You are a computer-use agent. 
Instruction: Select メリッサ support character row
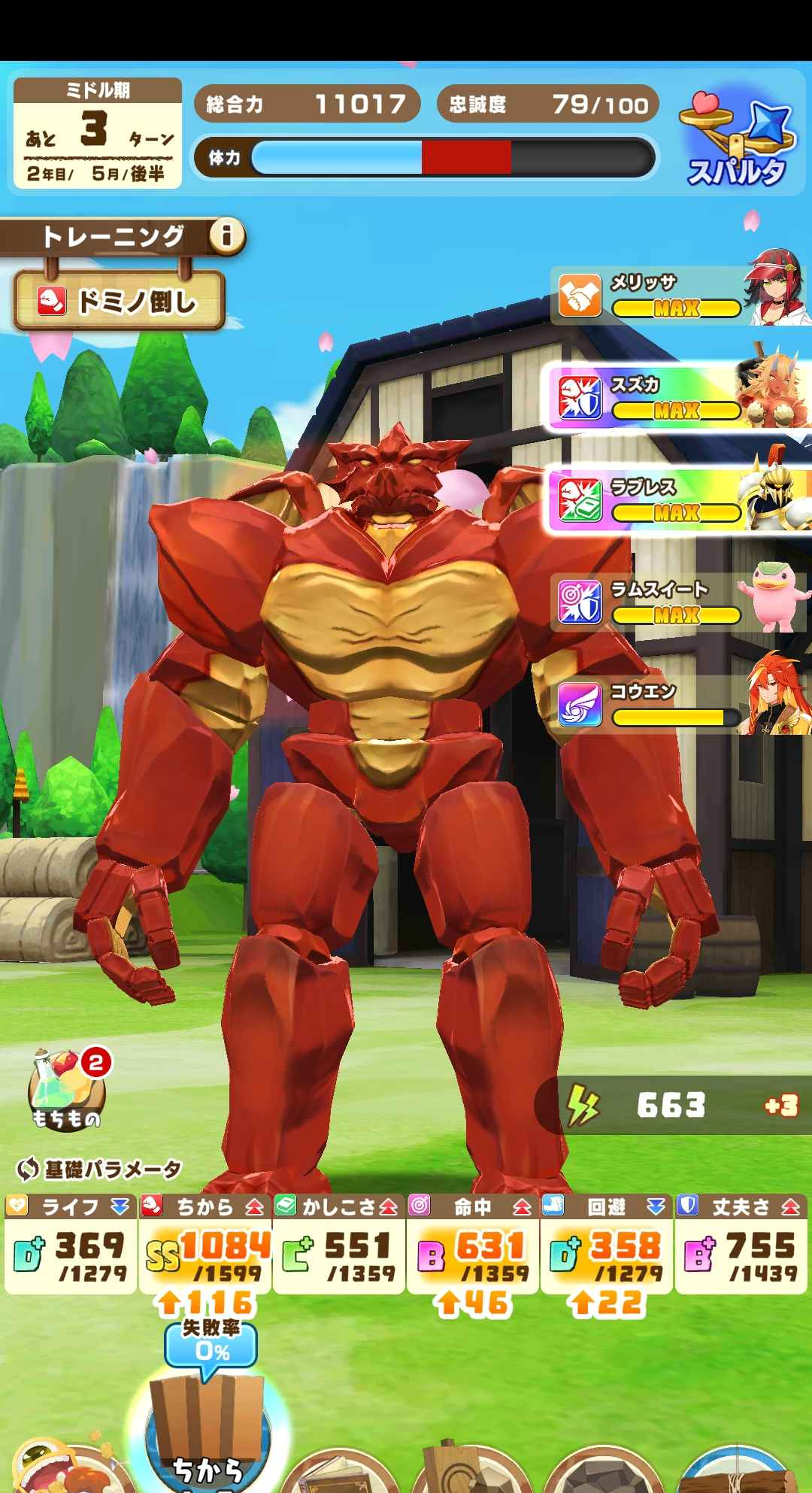tap(680, 296)
